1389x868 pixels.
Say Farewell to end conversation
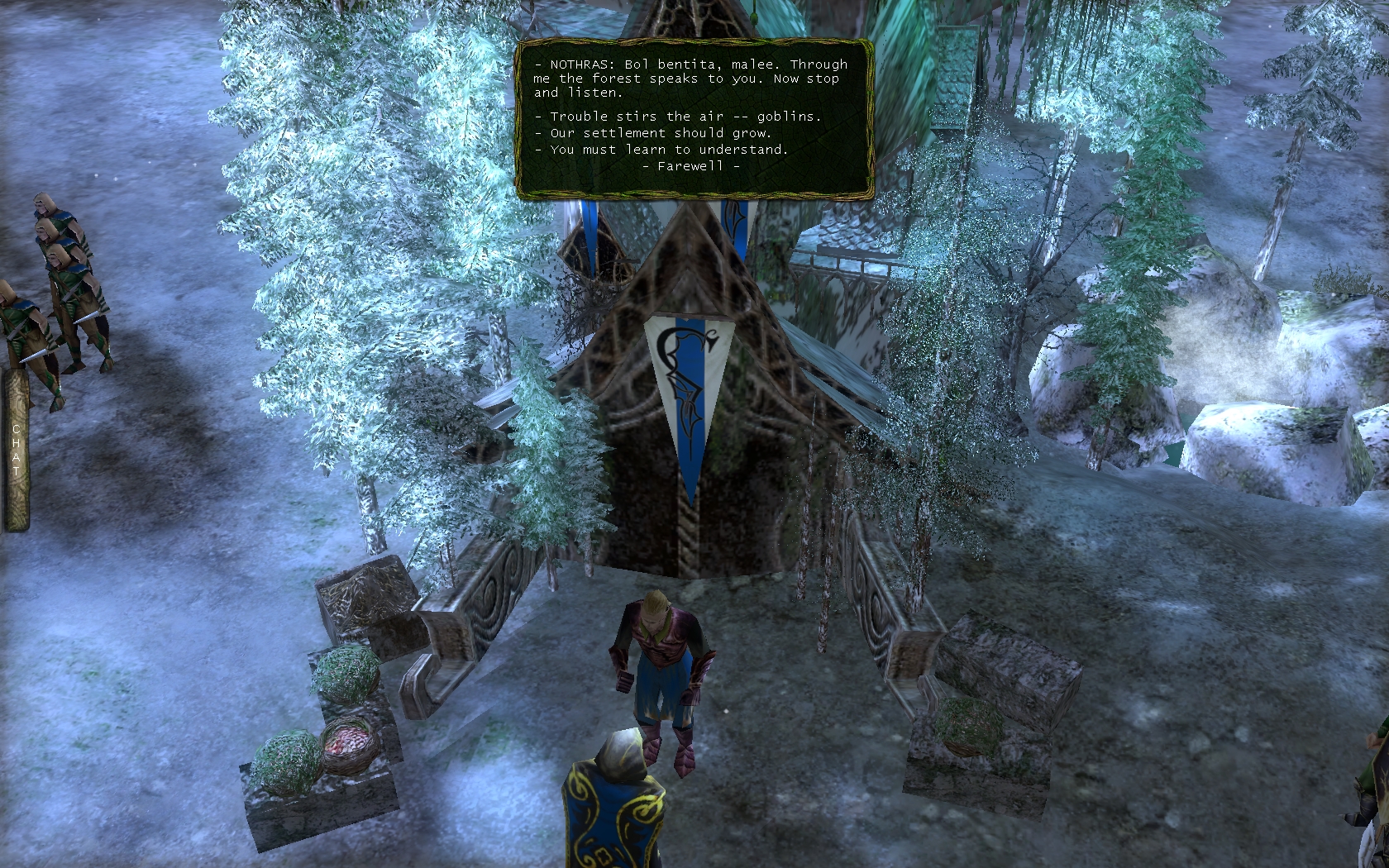pos(690,166)
